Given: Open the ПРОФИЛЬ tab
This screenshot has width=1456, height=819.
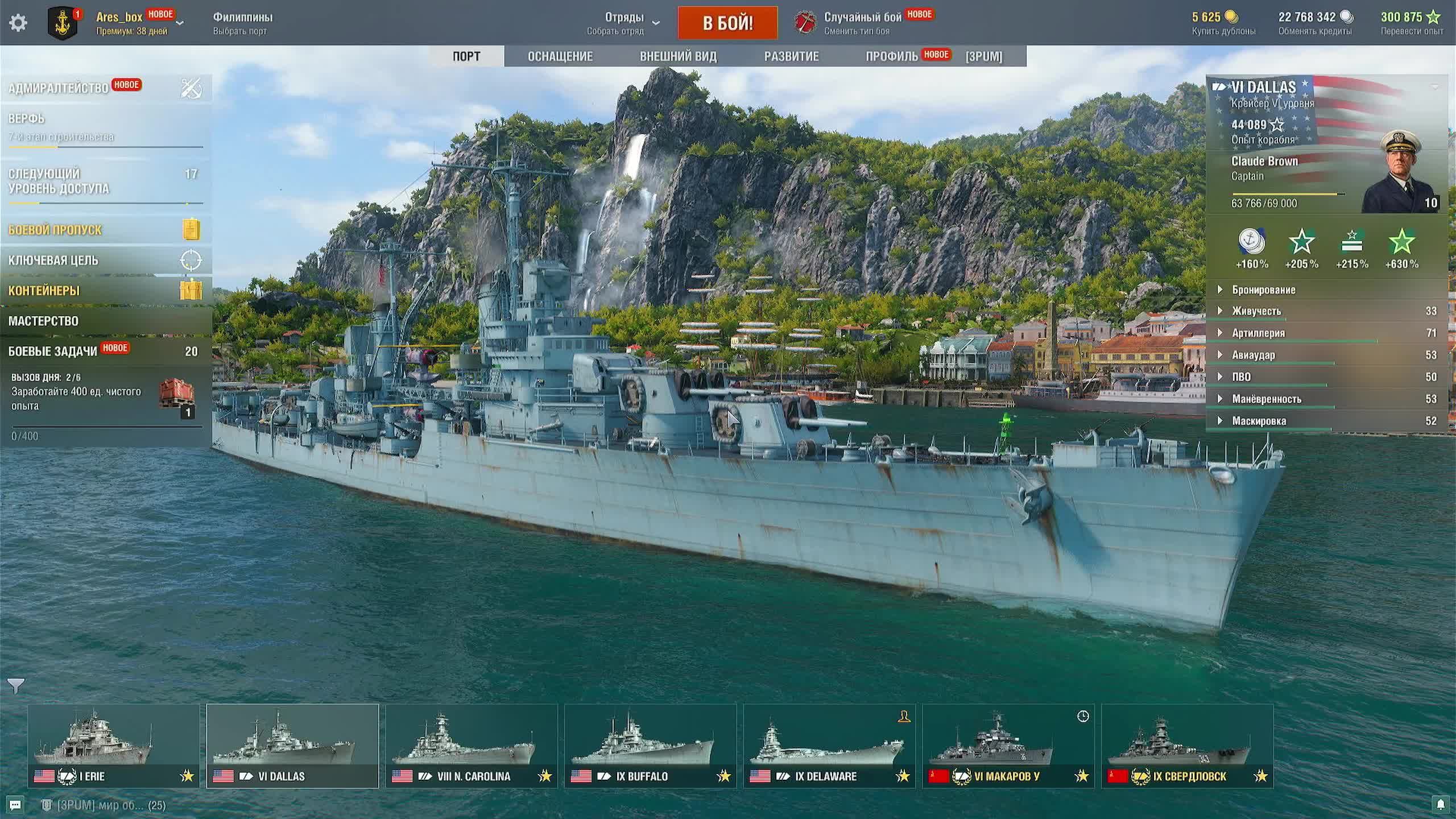Looking at the screenshot, I should click(x=891, y=56).
